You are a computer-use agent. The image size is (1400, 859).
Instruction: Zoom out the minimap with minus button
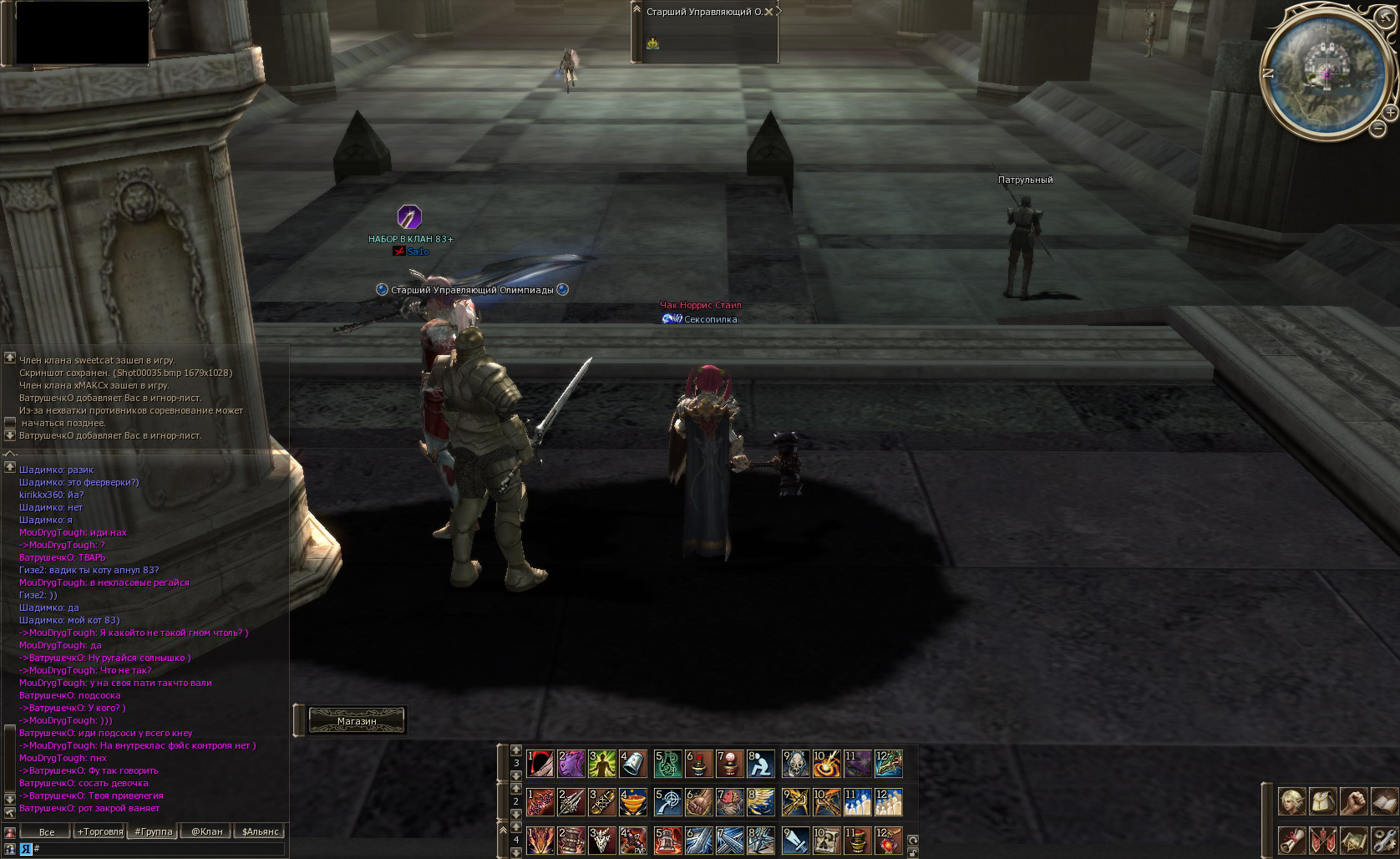pos(1377,129)
